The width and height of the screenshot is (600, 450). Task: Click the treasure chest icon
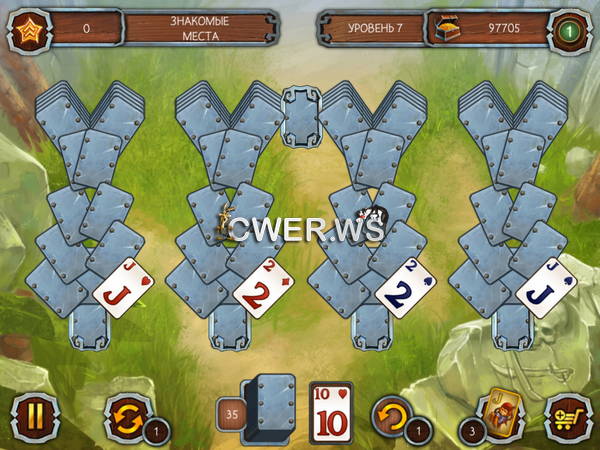tap(445, 28)
